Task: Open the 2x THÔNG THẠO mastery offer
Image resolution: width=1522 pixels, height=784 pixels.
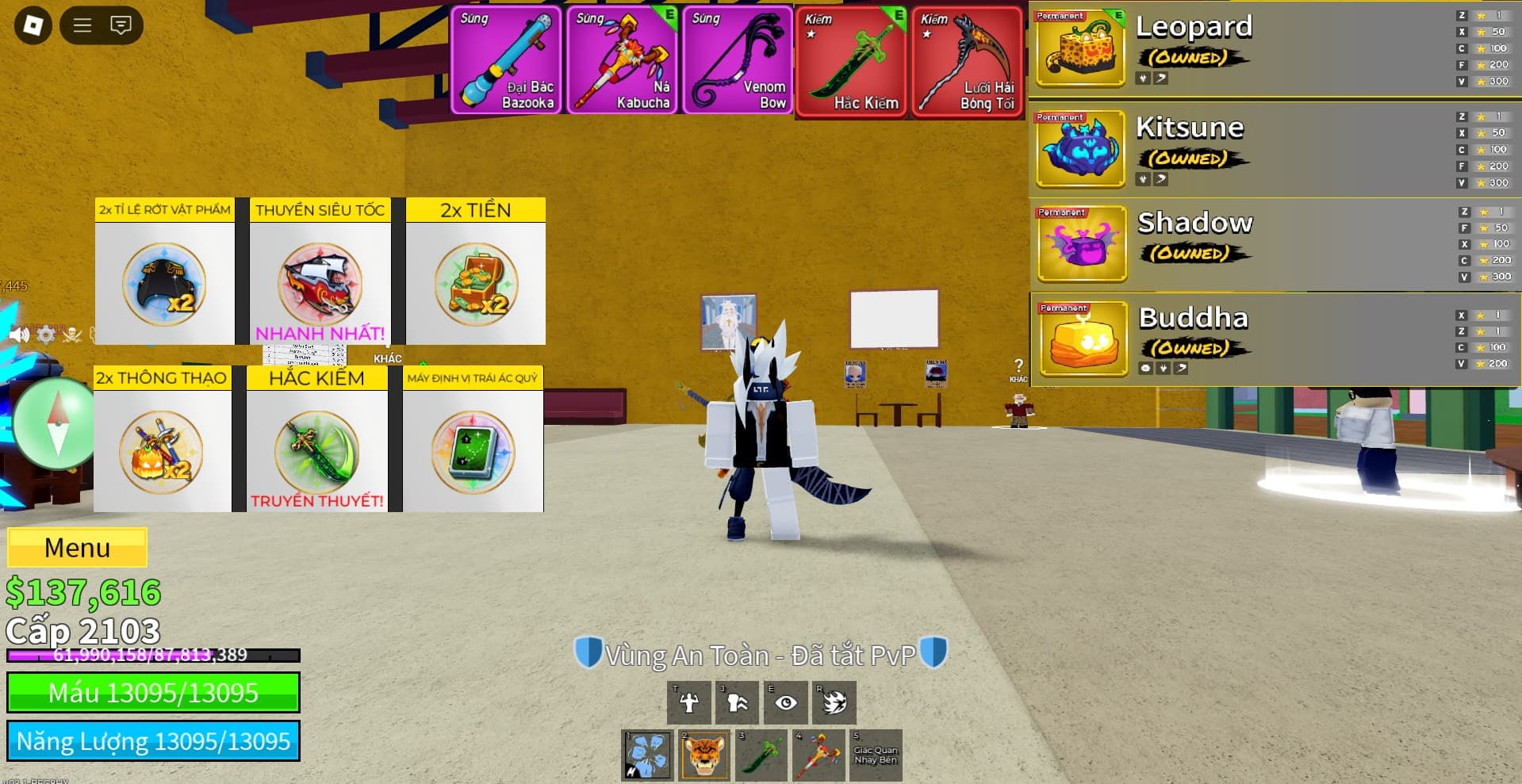Action: (x=163, y=440)
